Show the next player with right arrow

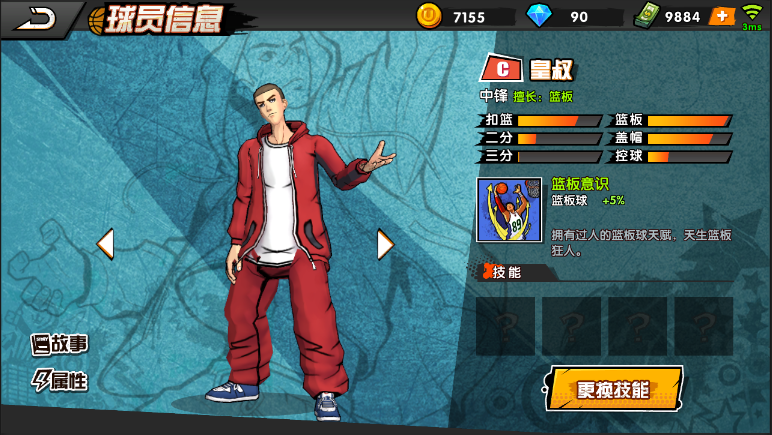[x=385, y=243]
